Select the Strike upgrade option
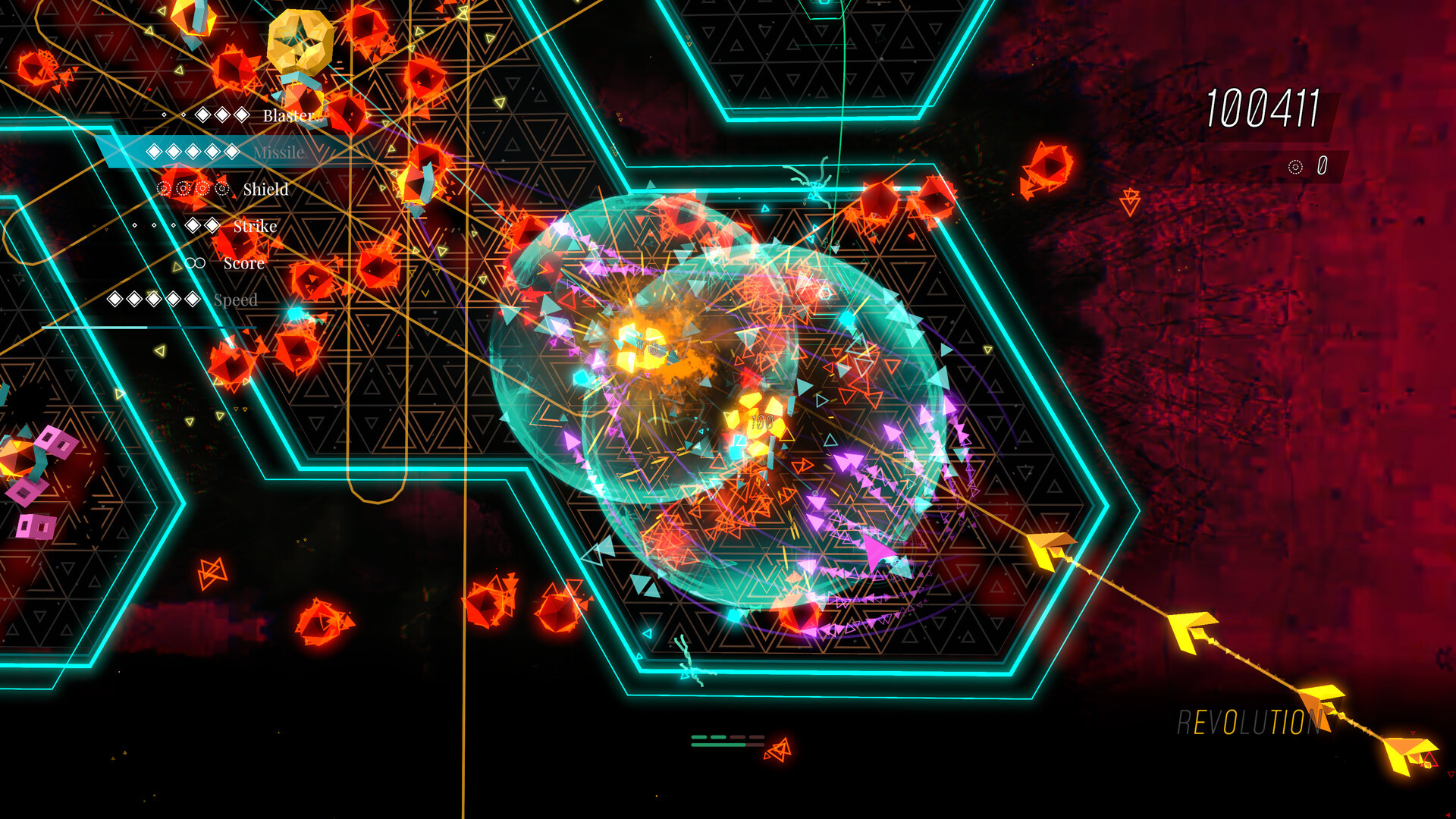Viewport: 1456px width, 819px height. [x=255, y=226]
